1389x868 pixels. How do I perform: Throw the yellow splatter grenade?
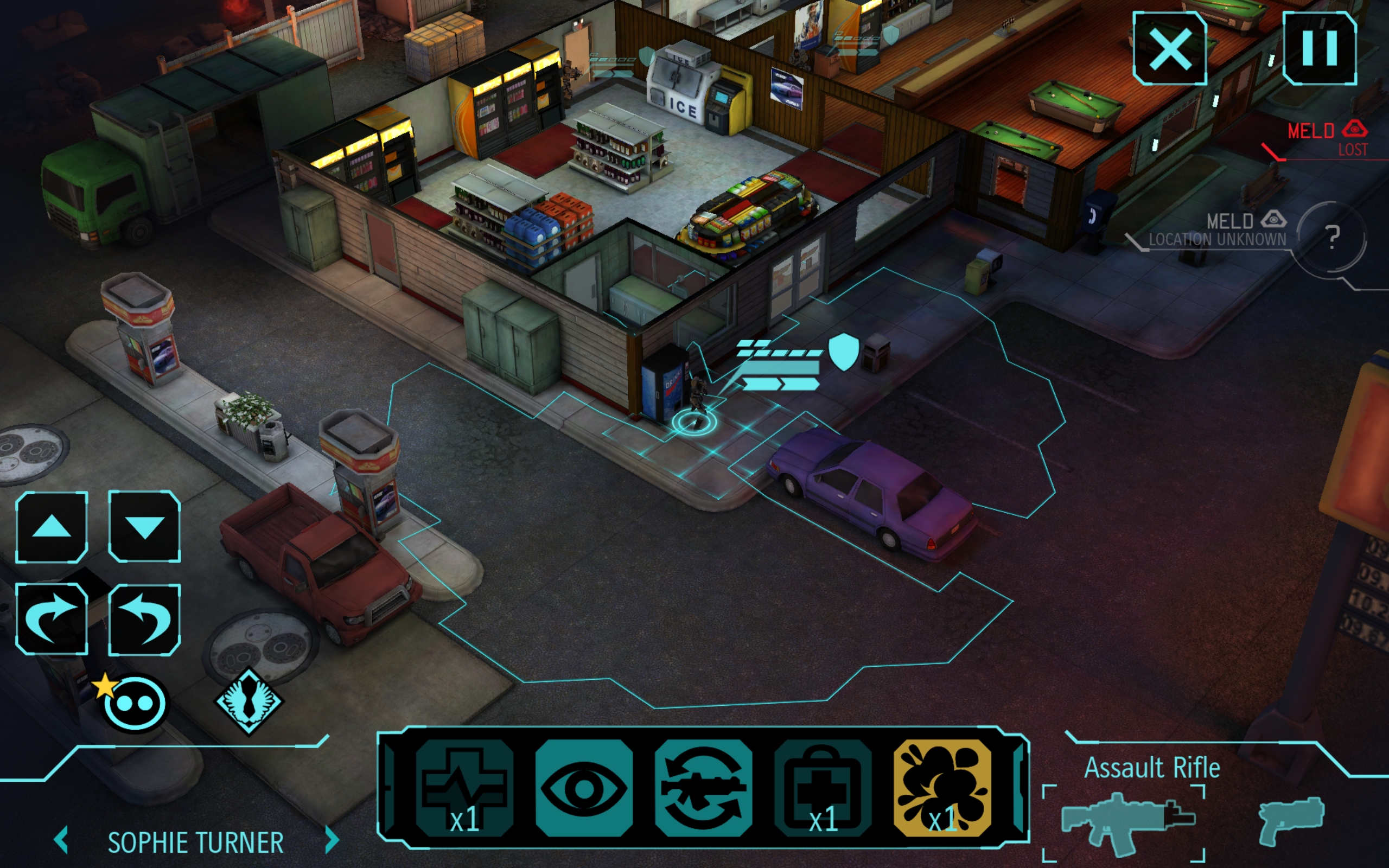[x=942, y=788]
